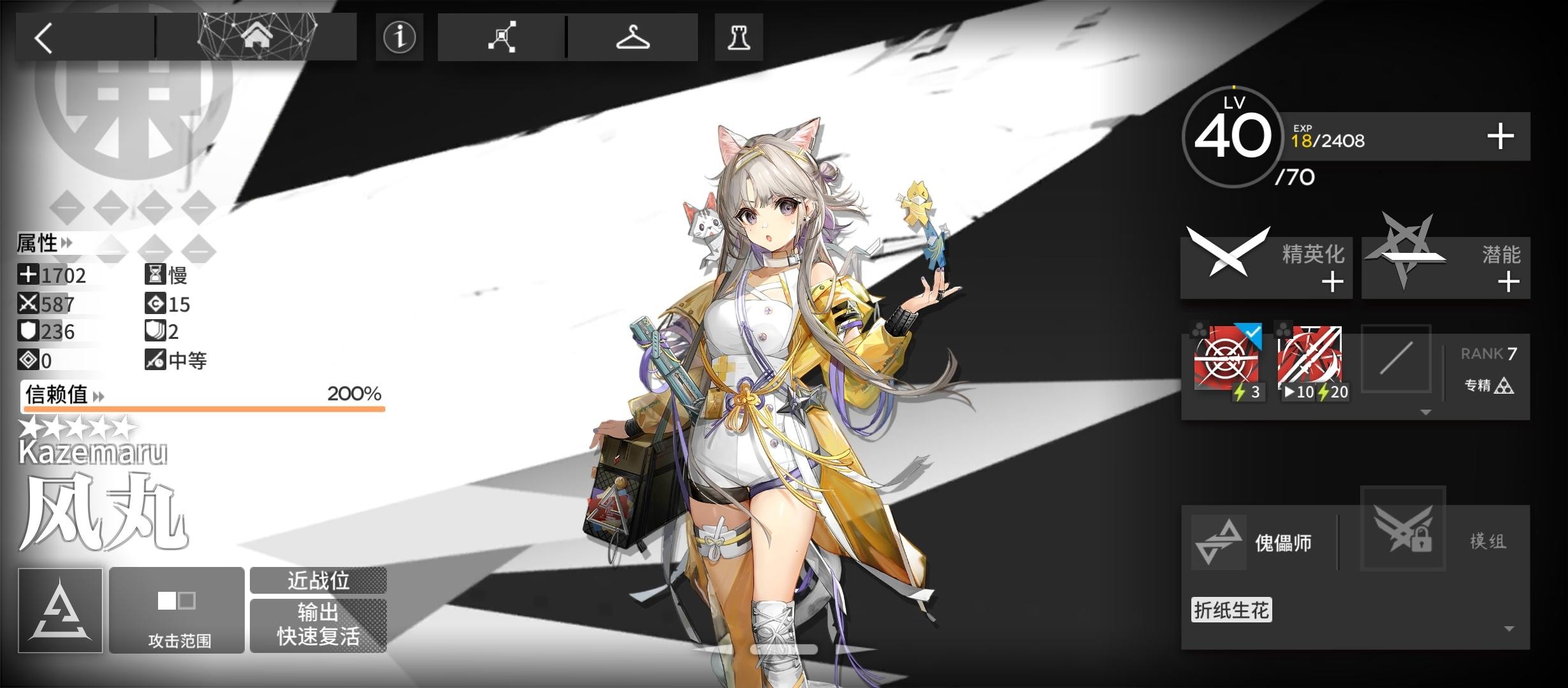The width and height of the screenshot is (1568, 688).
Task: Open the outfit menu via the hanger icon
Action: pos(633,37)
